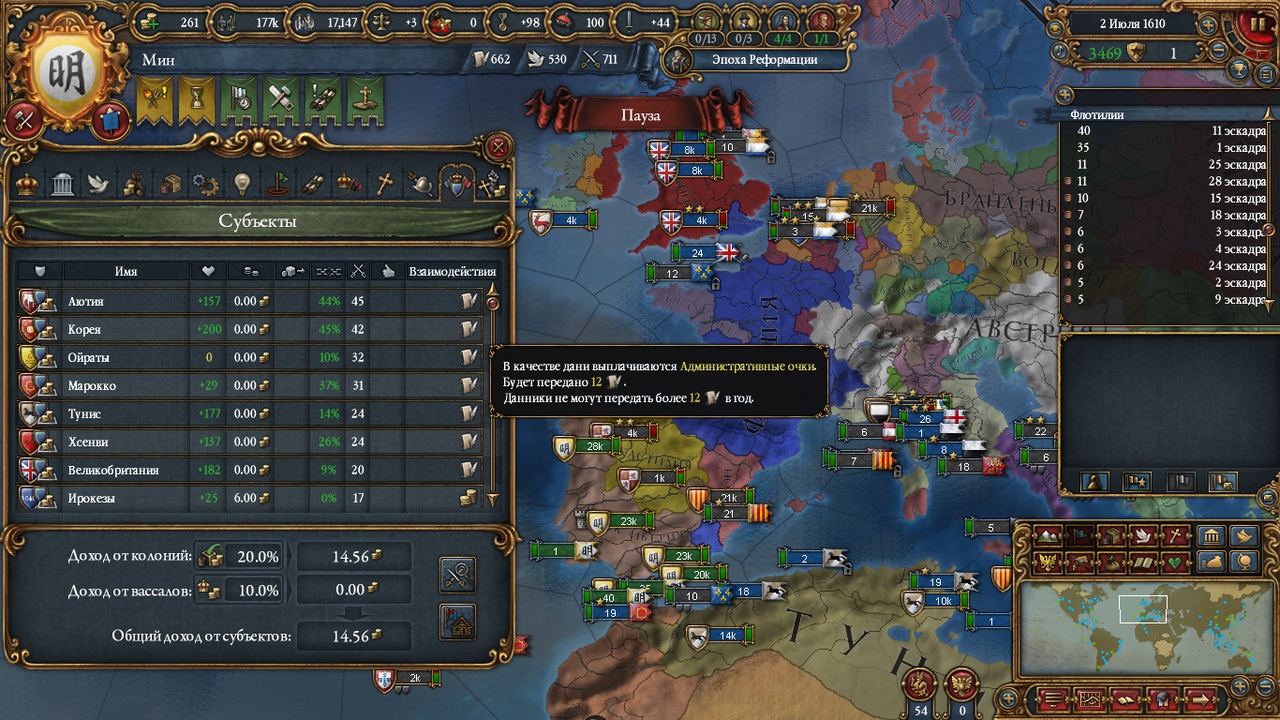Viewport: 1280px width, 720px height.
Task: Close the Subjects panel
Action: point(498,149)
